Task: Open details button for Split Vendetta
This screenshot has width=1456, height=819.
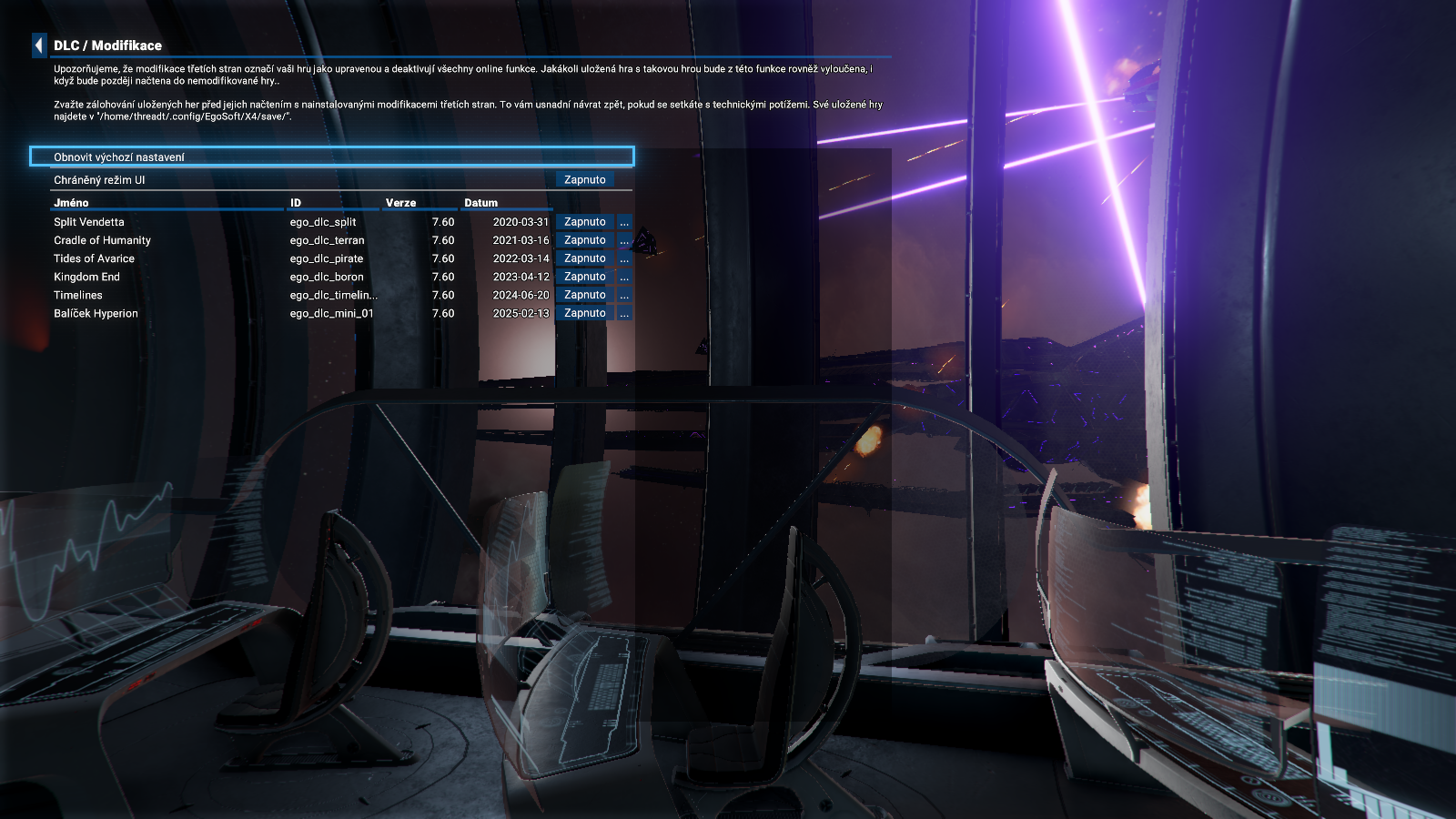Action: 624,222
